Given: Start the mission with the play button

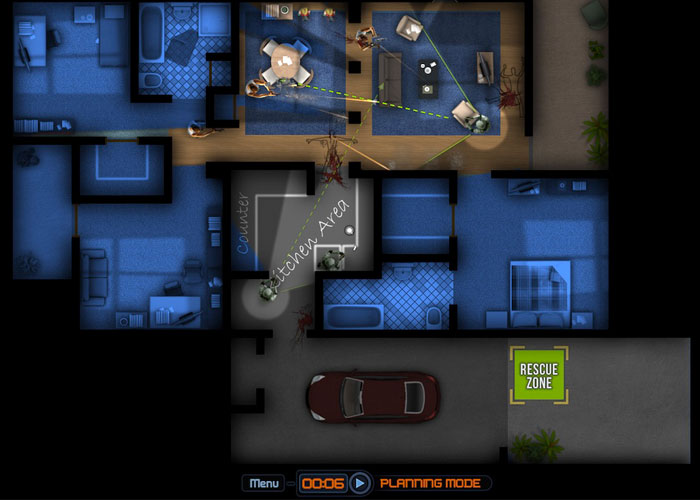Looking at the screenshot, I should click(361, 483).
